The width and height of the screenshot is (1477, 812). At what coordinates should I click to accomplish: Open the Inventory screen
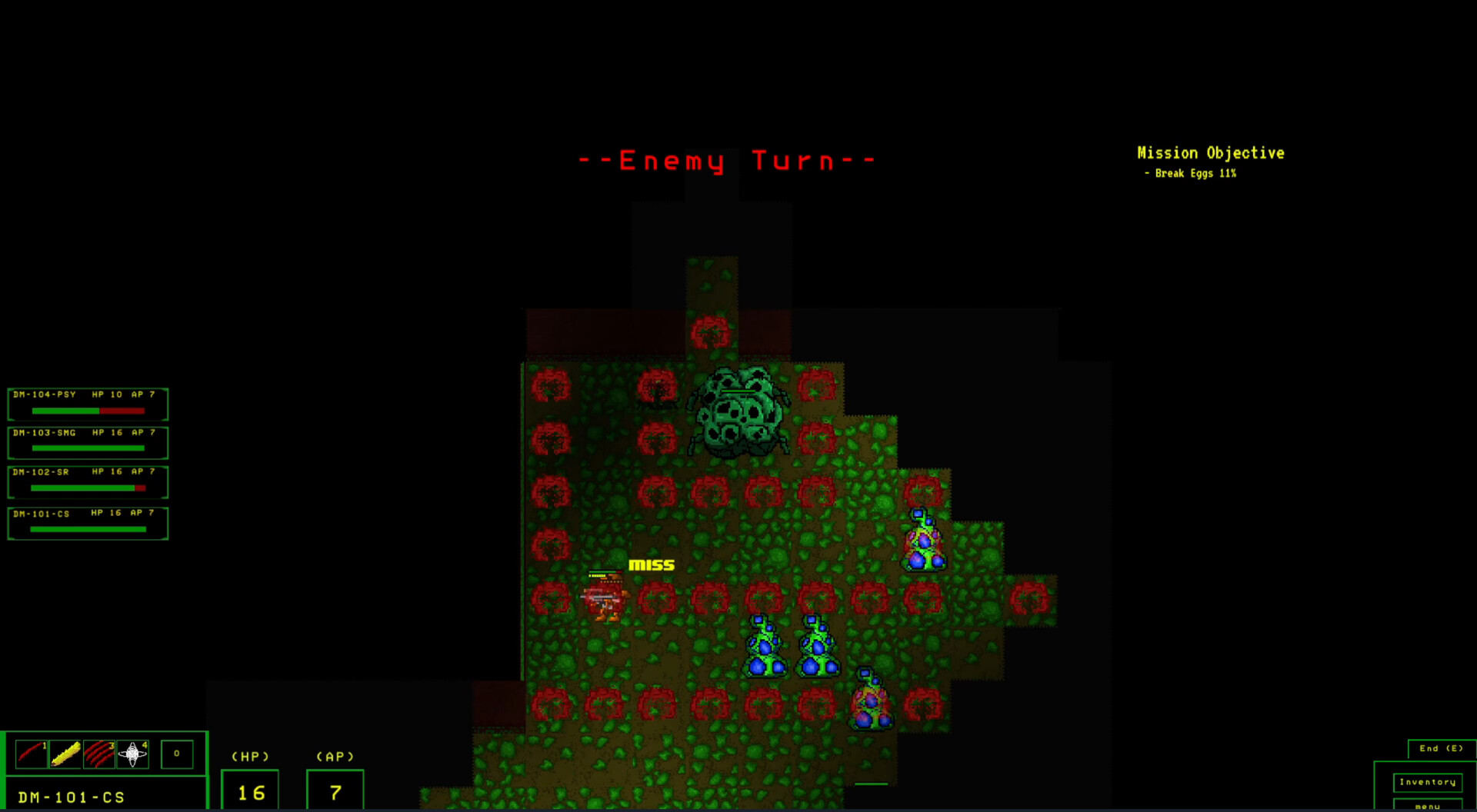1428,781
